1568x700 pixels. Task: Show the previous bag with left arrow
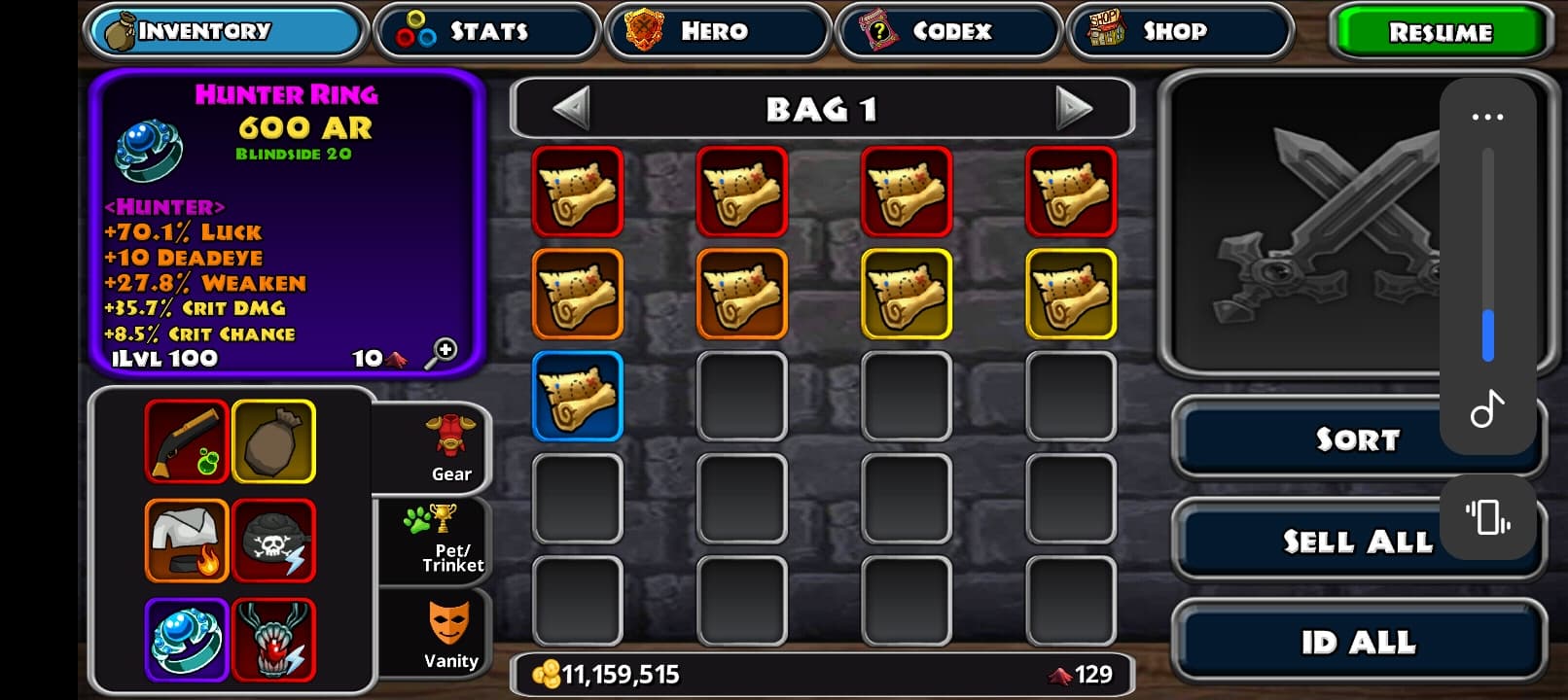(571, 108)
